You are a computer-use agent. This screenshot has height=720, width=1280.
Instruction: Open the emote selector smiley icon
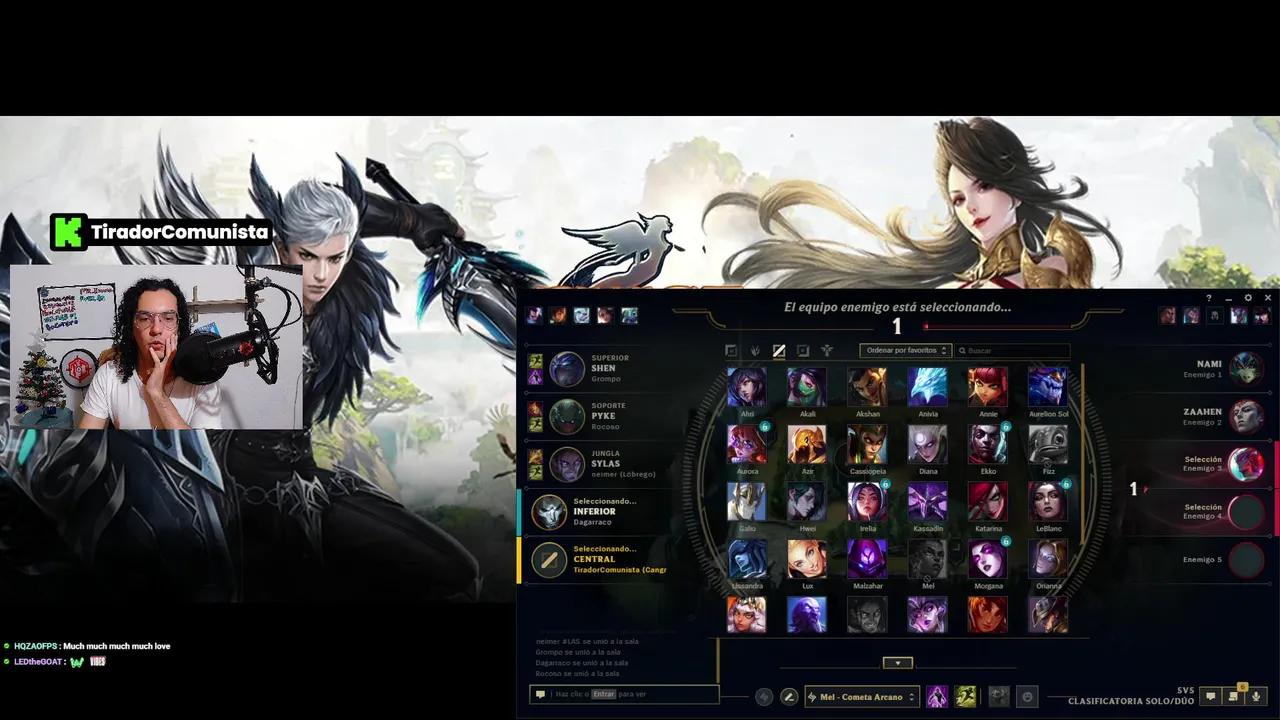(x=1026, y=696)
